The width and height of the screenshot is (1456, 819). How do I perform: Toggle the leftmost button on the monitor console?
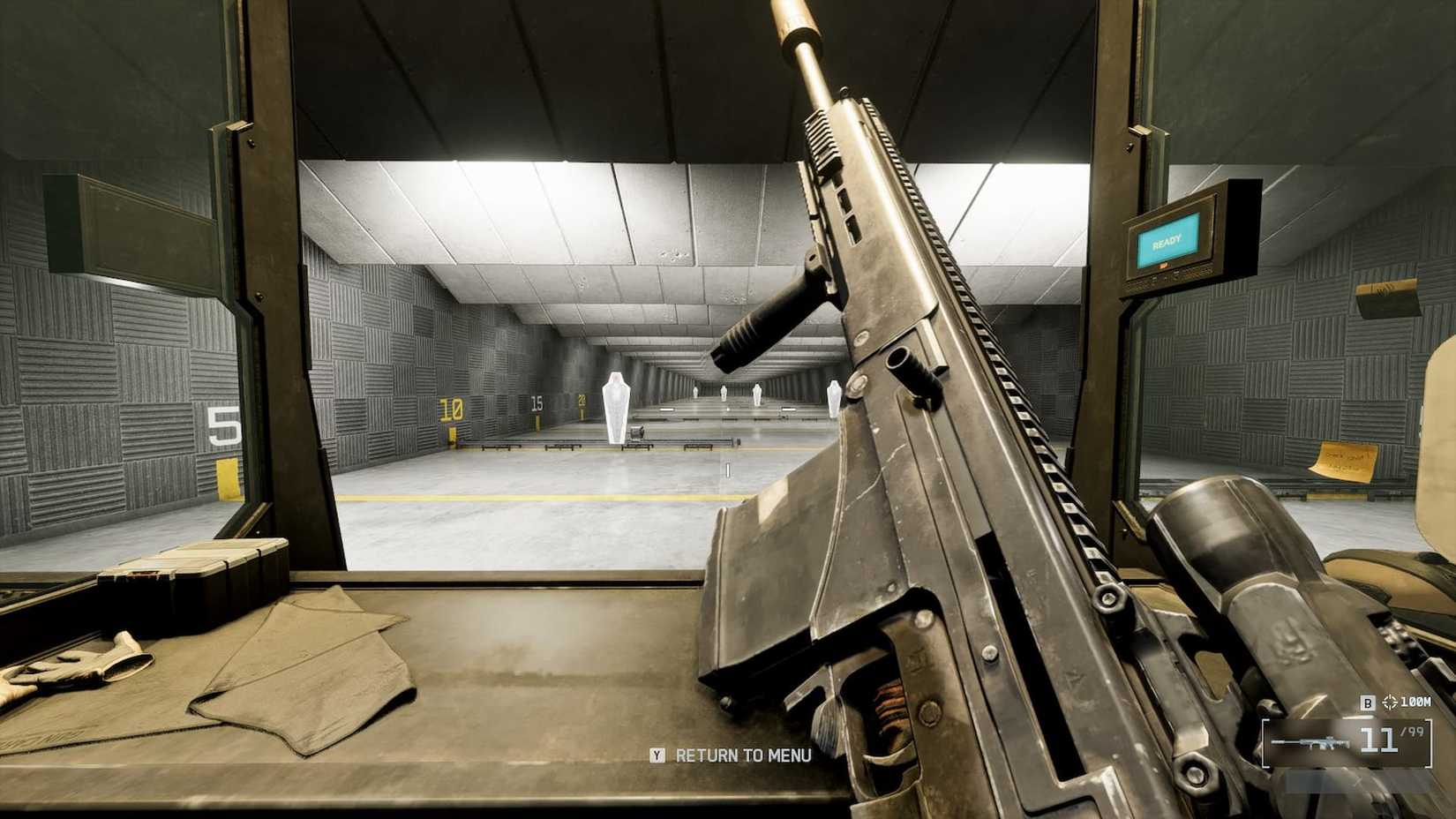[x=1154, y=279]
